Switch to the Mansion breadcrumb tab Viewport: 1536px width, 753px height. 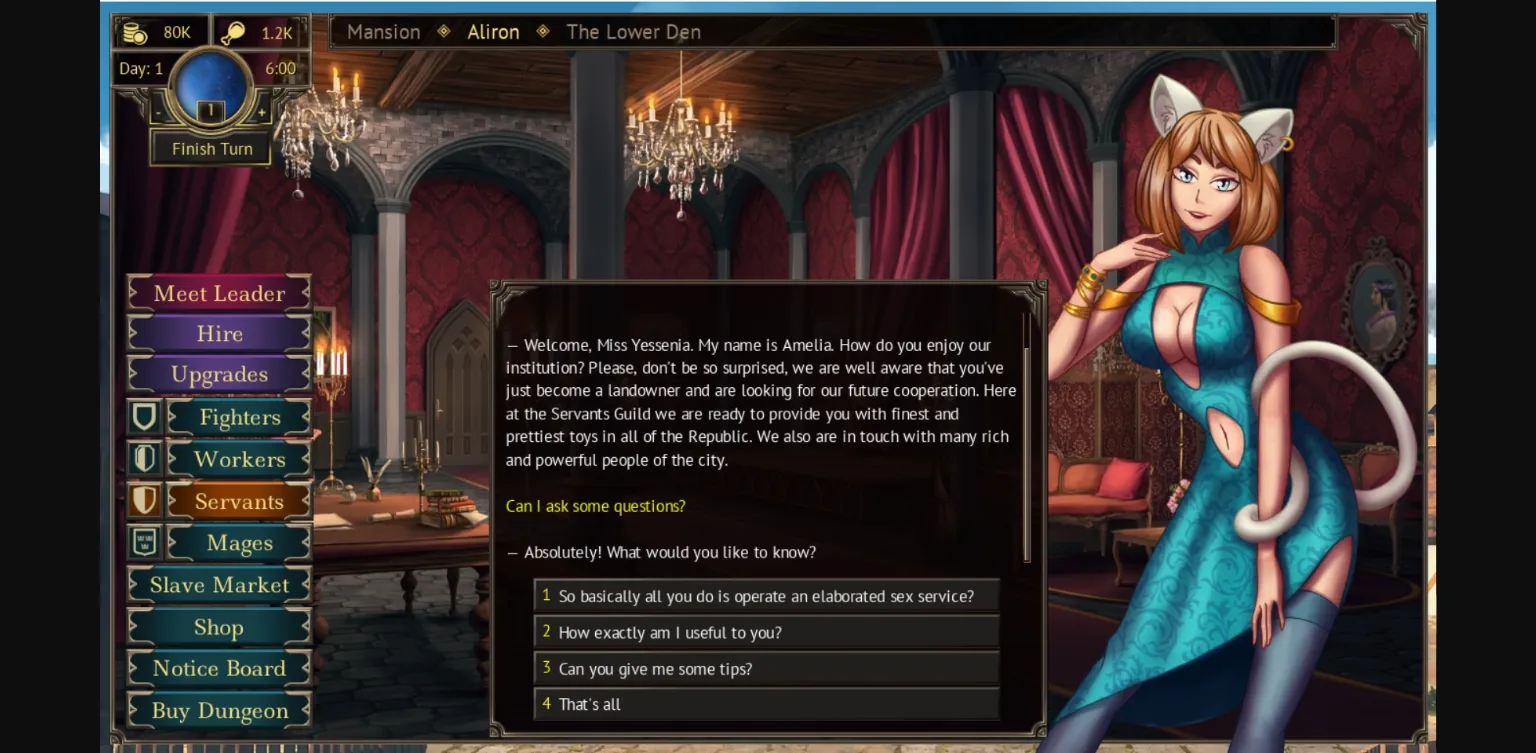[x=383, y=31]
